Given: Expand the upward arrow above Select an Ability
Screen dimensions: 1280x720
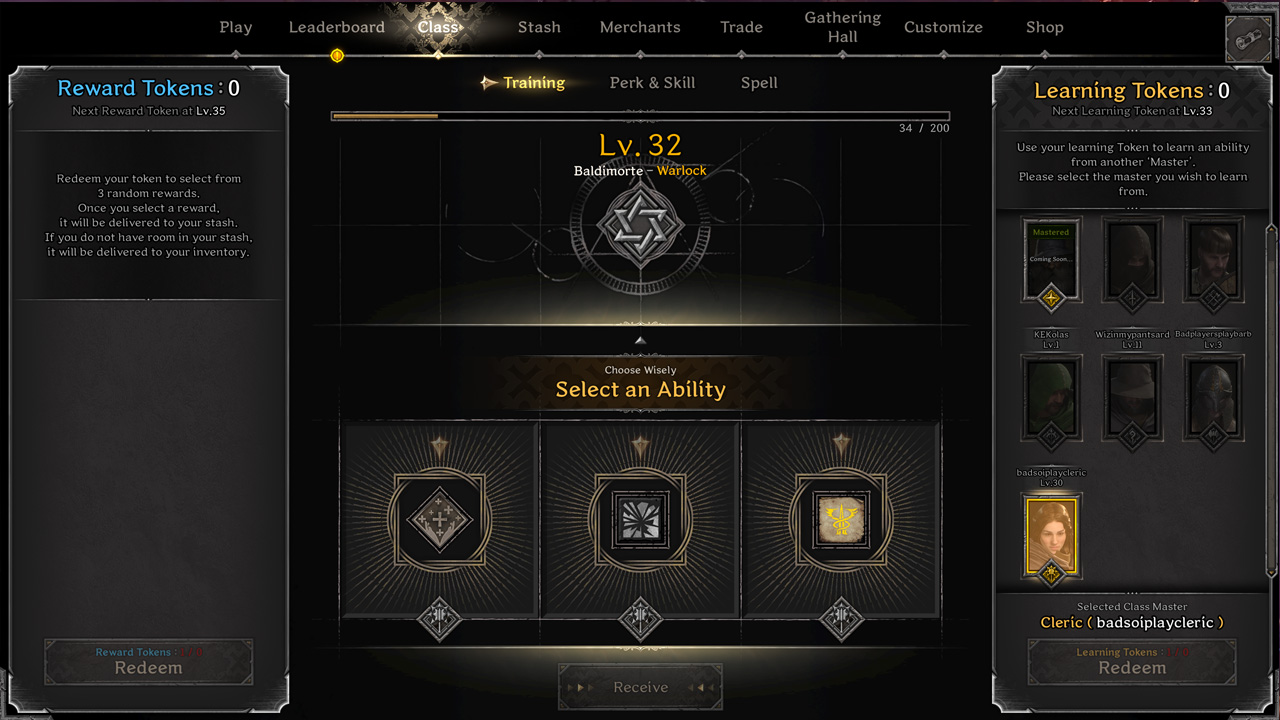Looking at the screenshot, I should pos(640,340).
